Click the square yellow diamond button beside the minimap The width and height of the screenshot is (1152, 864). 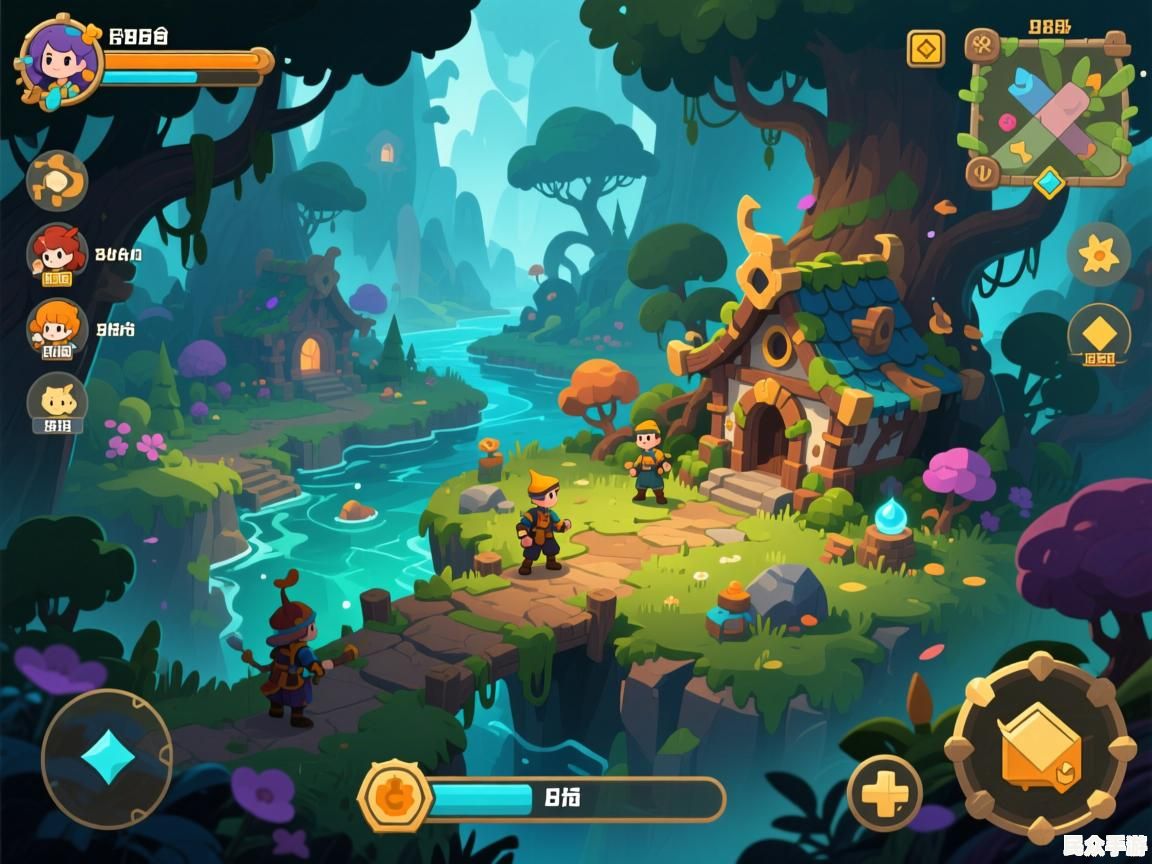click(926, 48)
